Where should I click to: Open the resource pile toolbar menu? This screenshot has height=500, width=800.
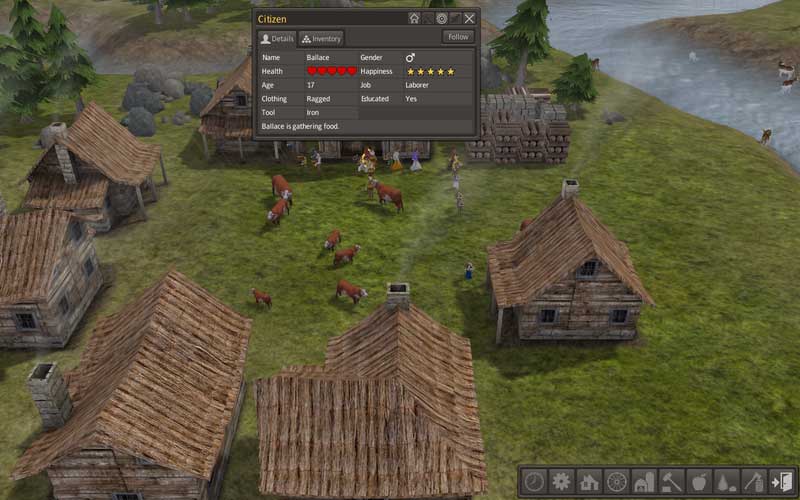[x=726, y=481]
